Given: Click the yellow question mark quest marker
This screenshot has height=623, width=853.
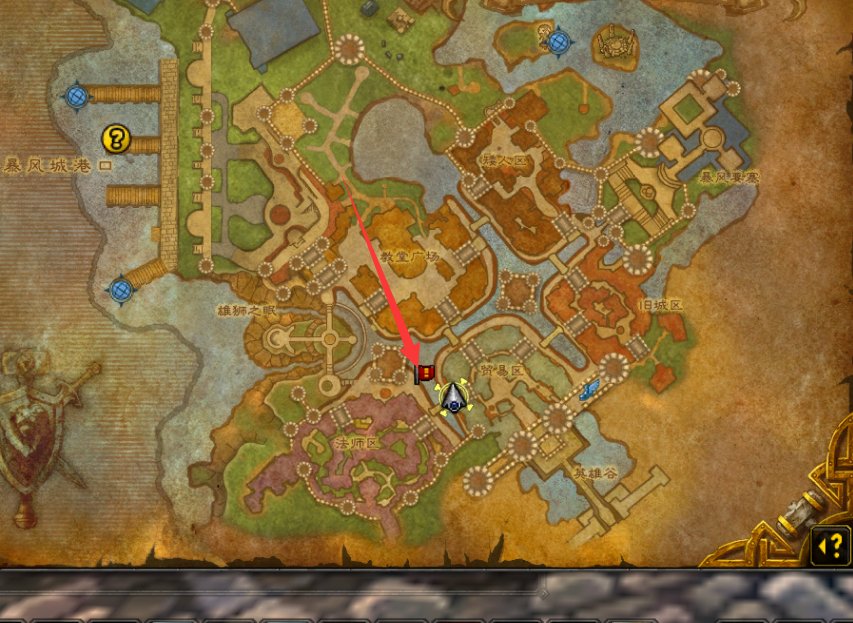Looking at the screenshot, I should click(118, 138).
